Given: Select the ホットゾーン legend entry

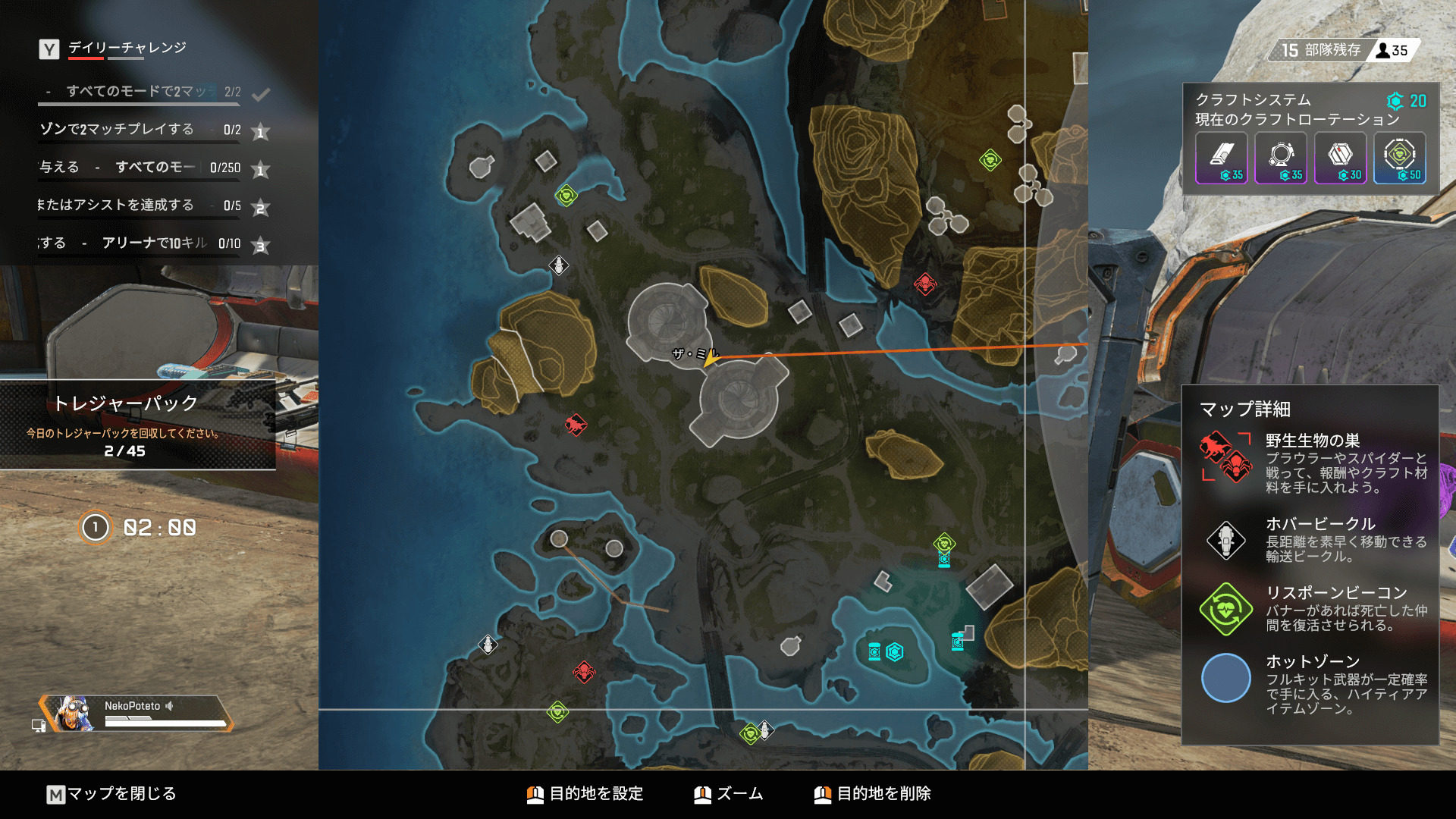Looking at the screenshot, I should [x=1311, y=684].
